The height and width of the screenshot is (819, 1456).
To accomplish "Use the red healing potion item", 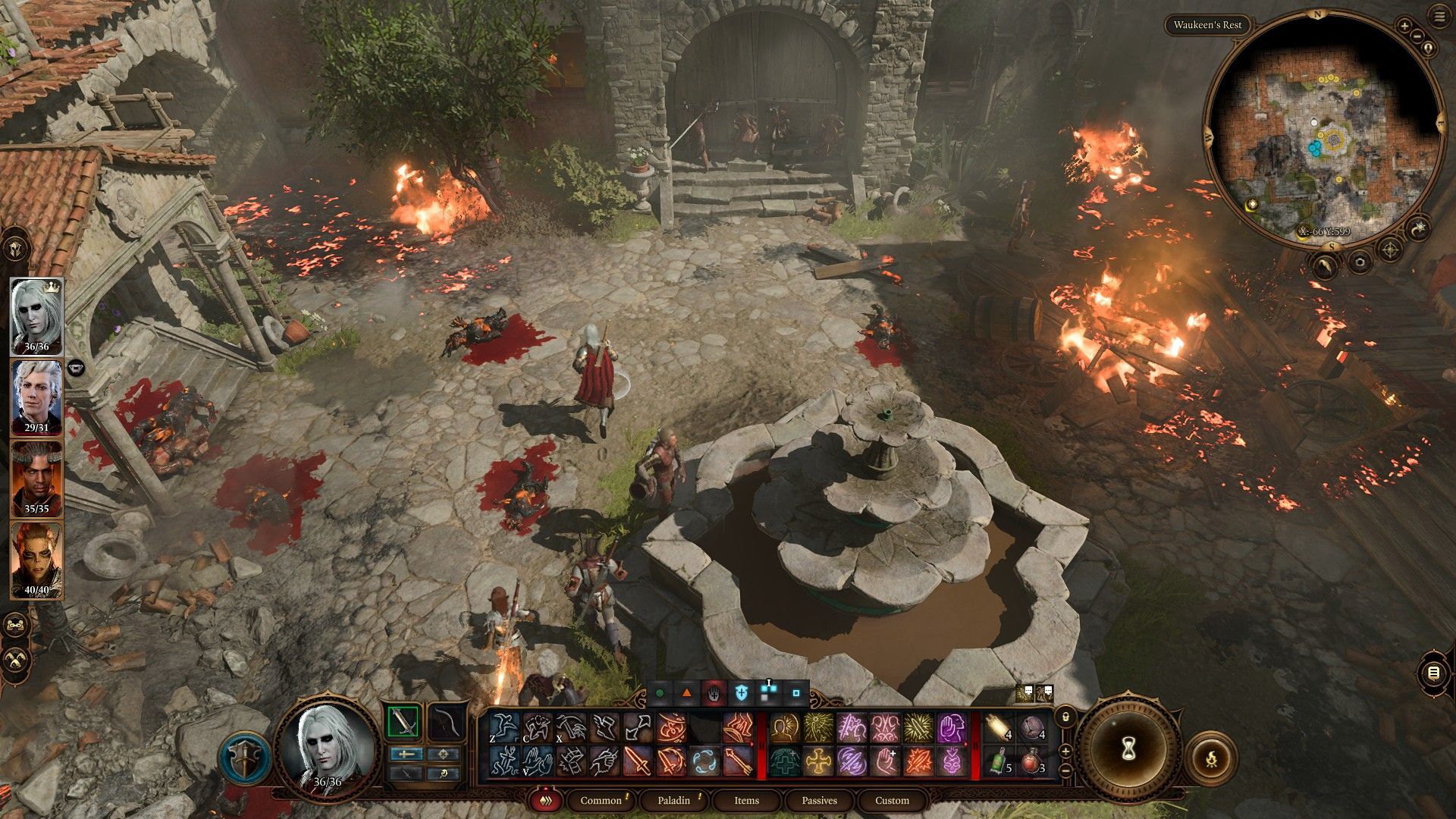I will [x=1031, y=761].
